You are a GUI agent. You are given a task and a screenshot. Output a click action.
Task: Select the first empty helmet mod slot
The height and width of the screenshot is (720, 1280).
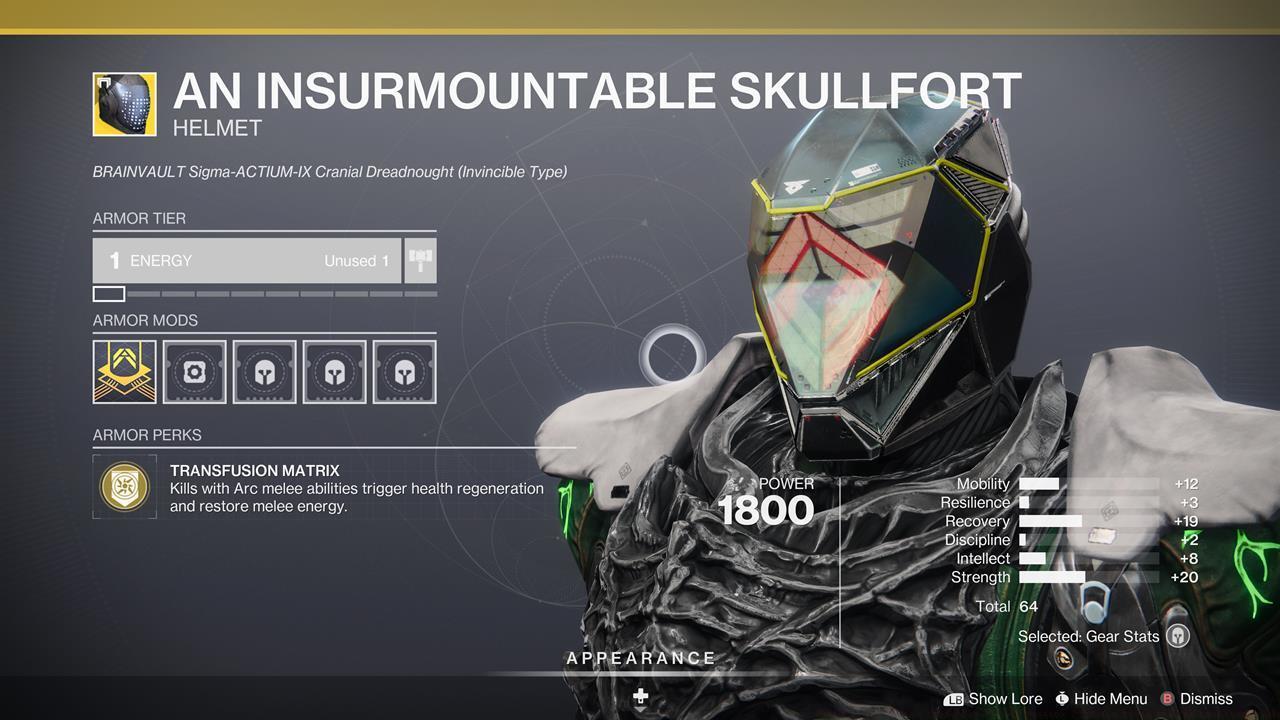(264, 371)
